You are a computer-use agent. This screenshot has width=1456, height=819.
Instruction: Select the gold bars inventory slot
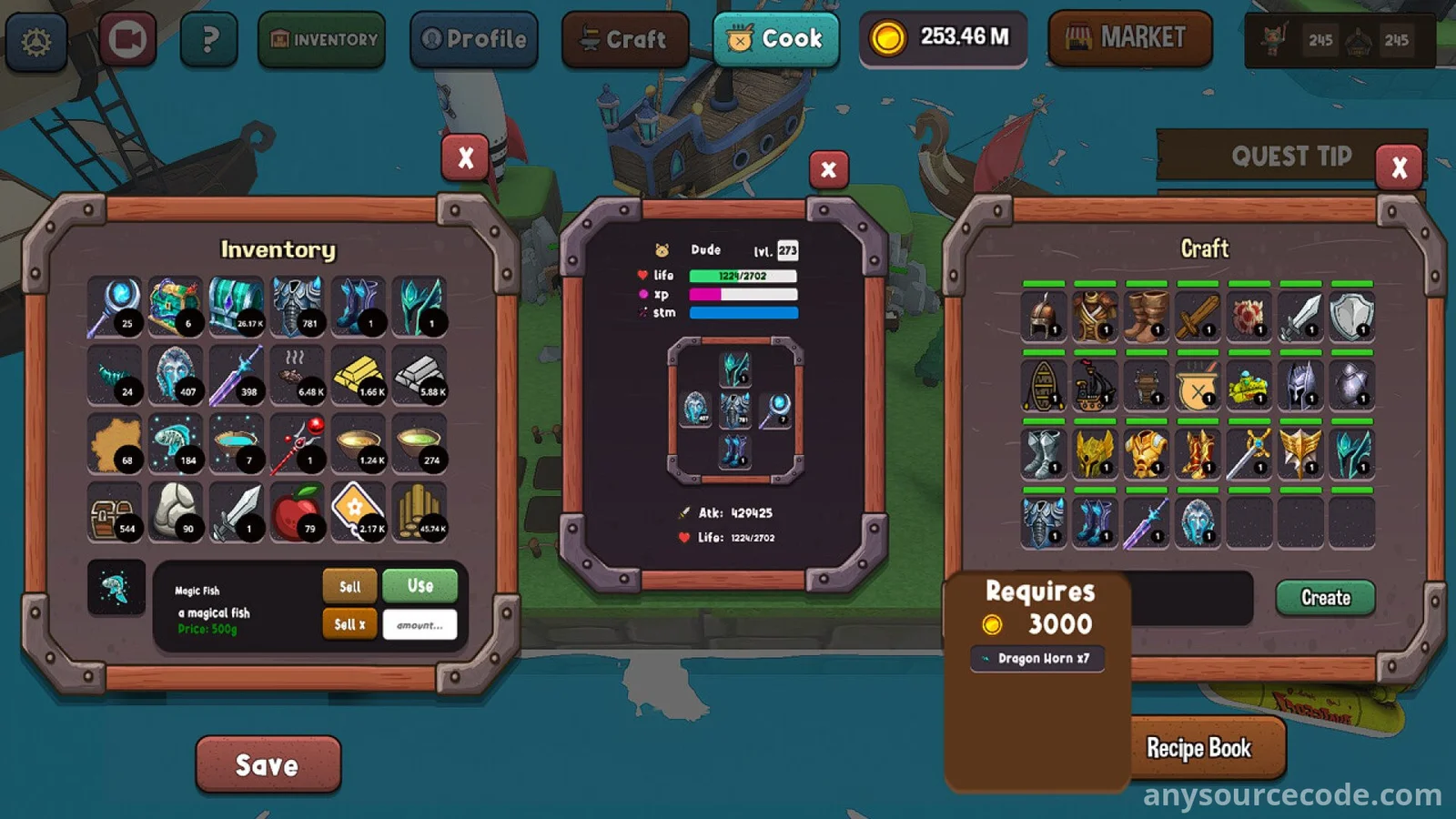click(x=359, y=376)
